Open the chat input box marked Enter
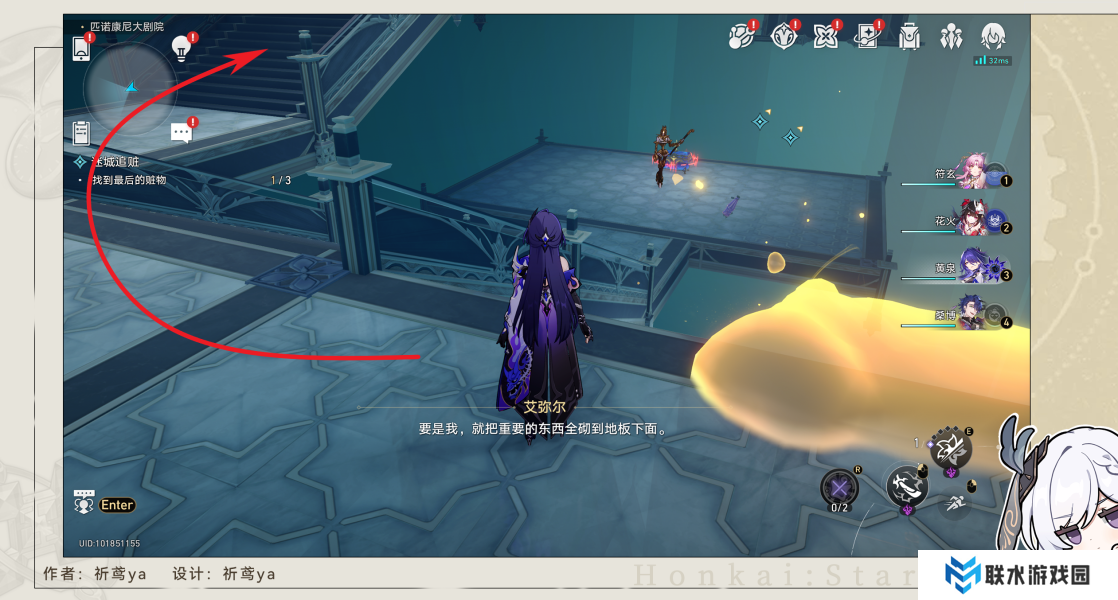This screenshot has width=1118, height=600. click(105, 504)
